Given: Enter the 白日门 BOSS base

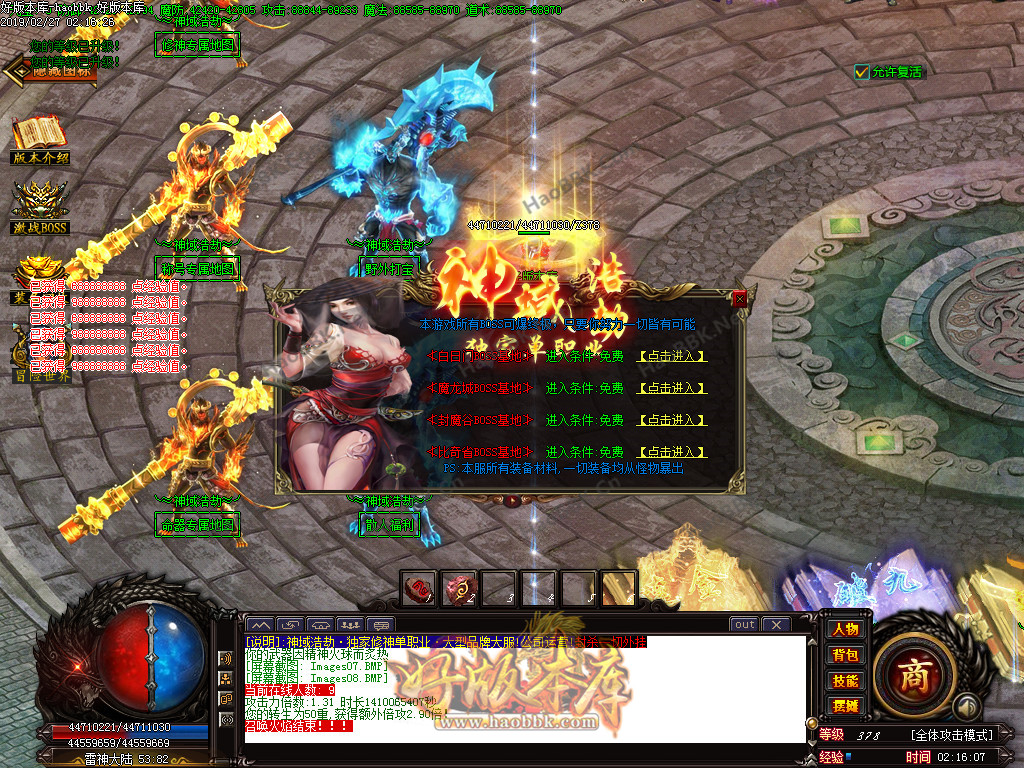Looking at the screenshot, I should pyautogui.click(x=672, y=356).
